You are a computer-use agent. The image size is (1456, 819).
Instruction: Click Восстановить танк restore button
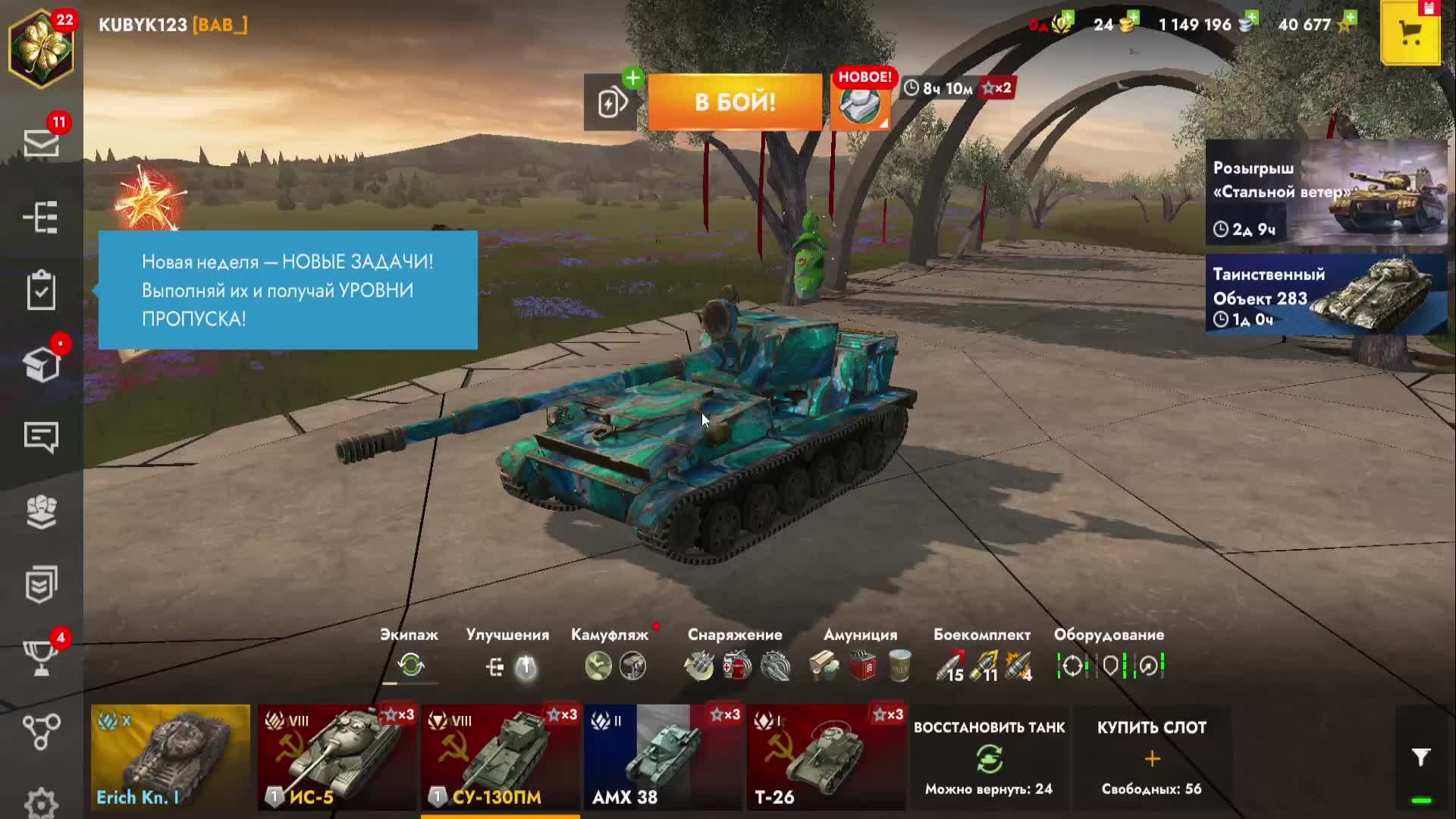click(989, 758)
